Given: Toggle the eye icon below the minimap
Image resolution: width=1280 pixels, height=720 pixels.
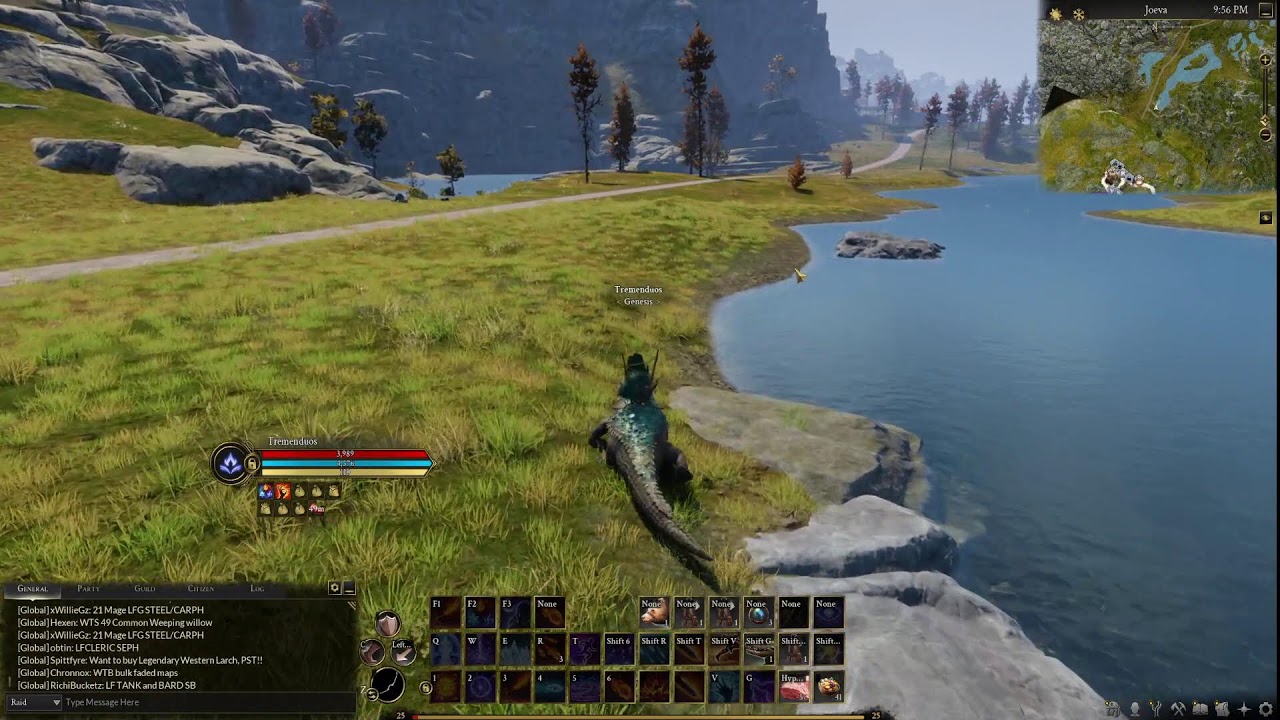Looking at the screenshot, I should [x=1266, y=216].
